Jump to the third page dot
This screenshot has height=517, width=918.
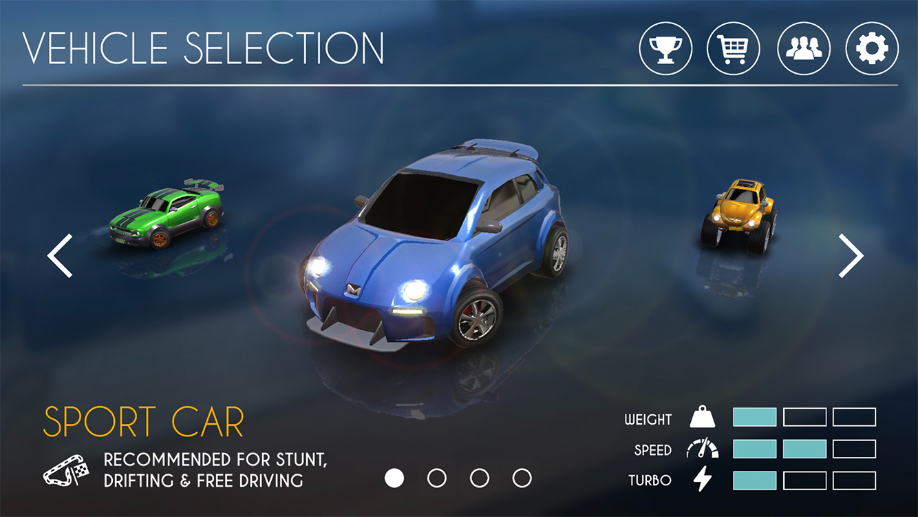click(480, 478)
